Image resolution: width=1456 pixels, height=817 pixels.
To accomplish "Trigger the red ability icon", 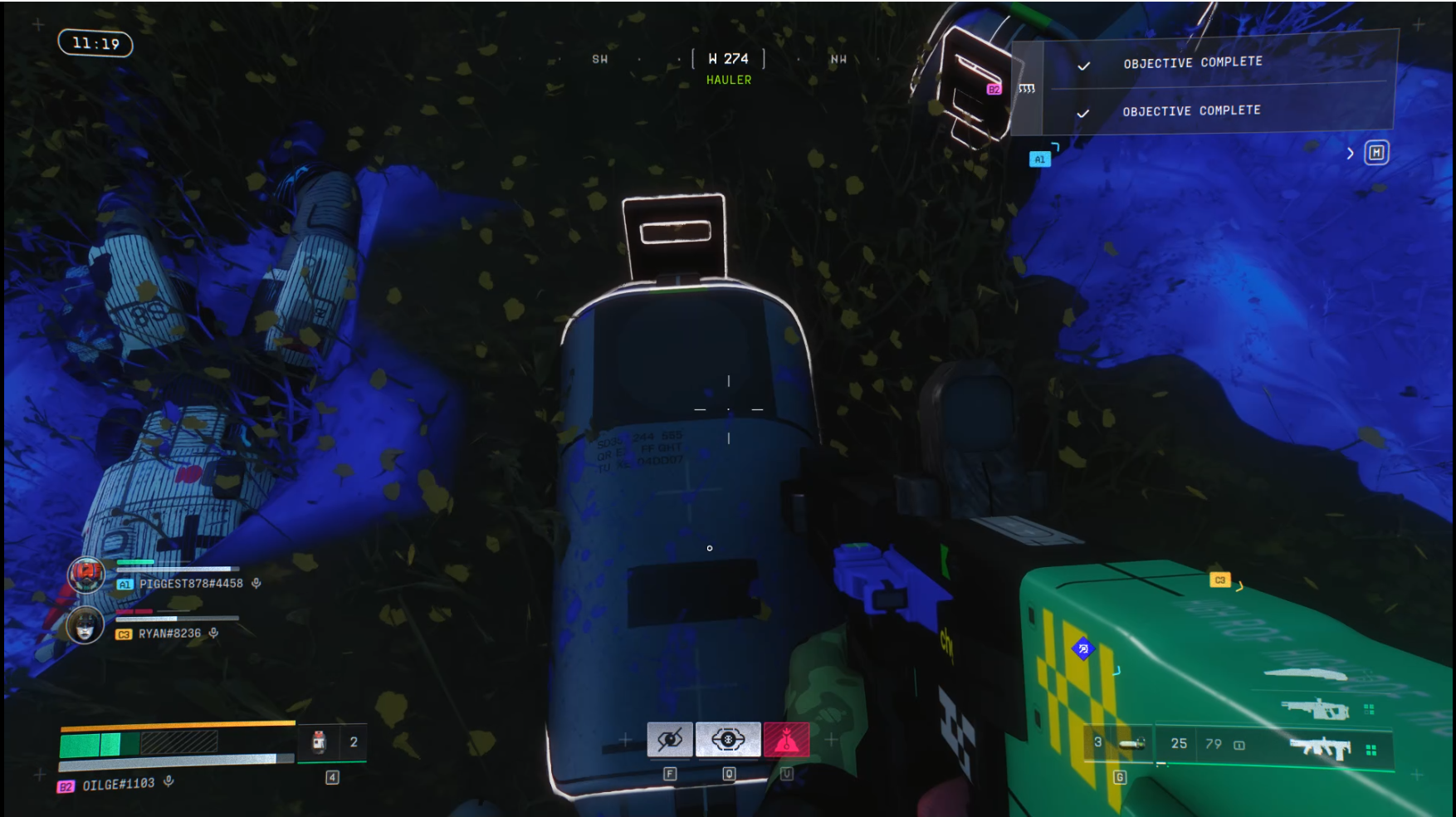I will click(x=786, y=739).
